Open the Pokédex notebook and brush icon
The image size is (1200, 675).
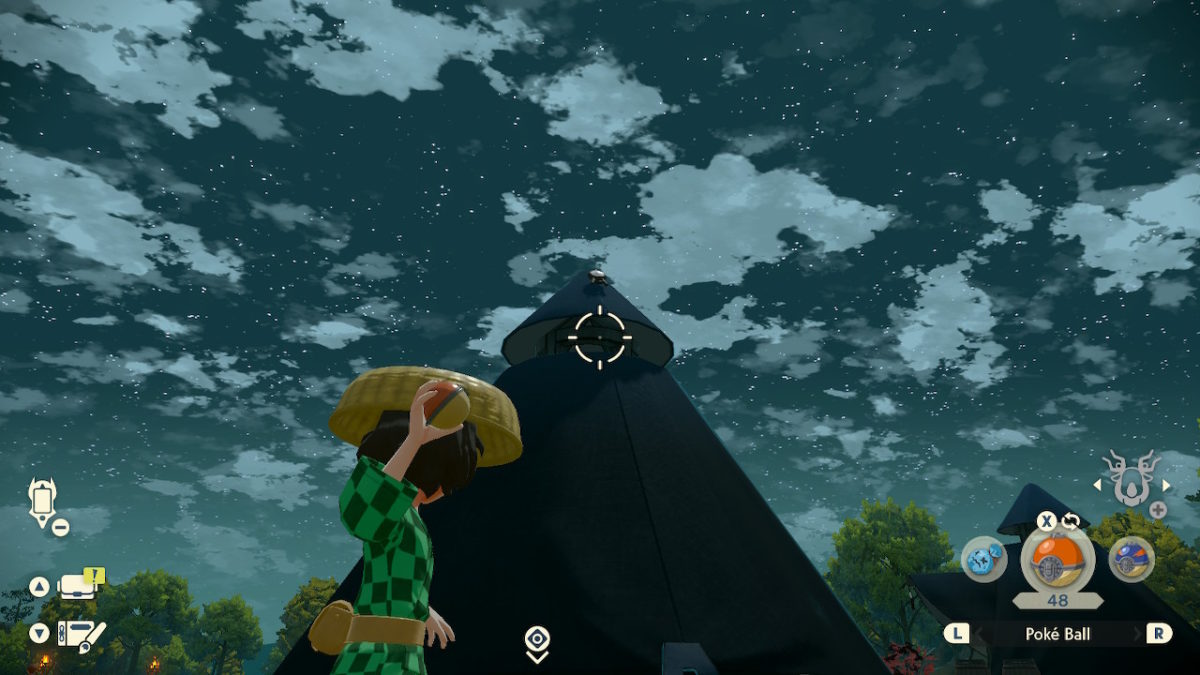[x=80, y=633]
